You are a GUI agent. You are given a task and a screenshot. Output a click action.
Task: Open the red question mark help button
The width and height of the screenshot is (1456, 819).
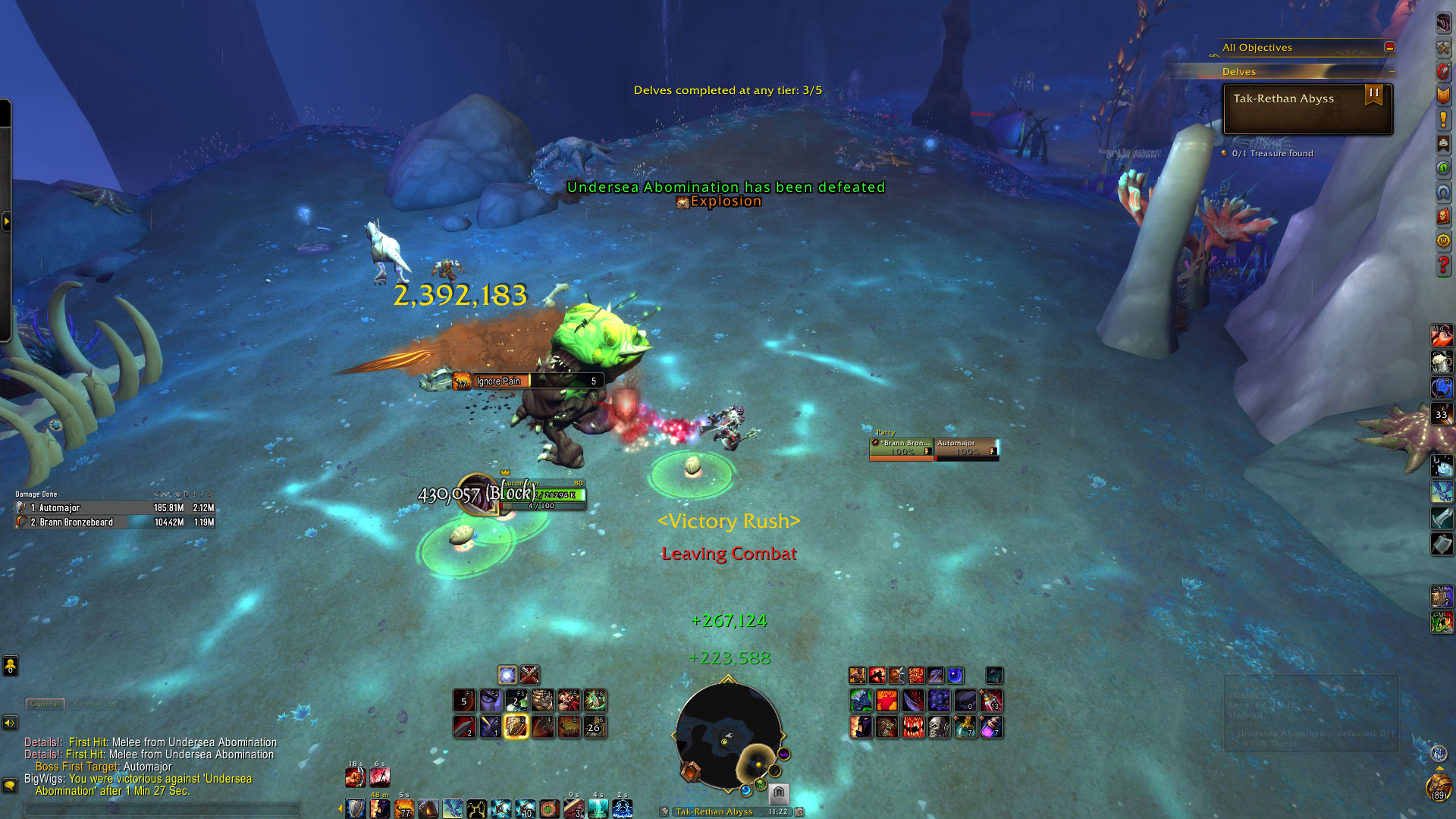point(1443,265)
